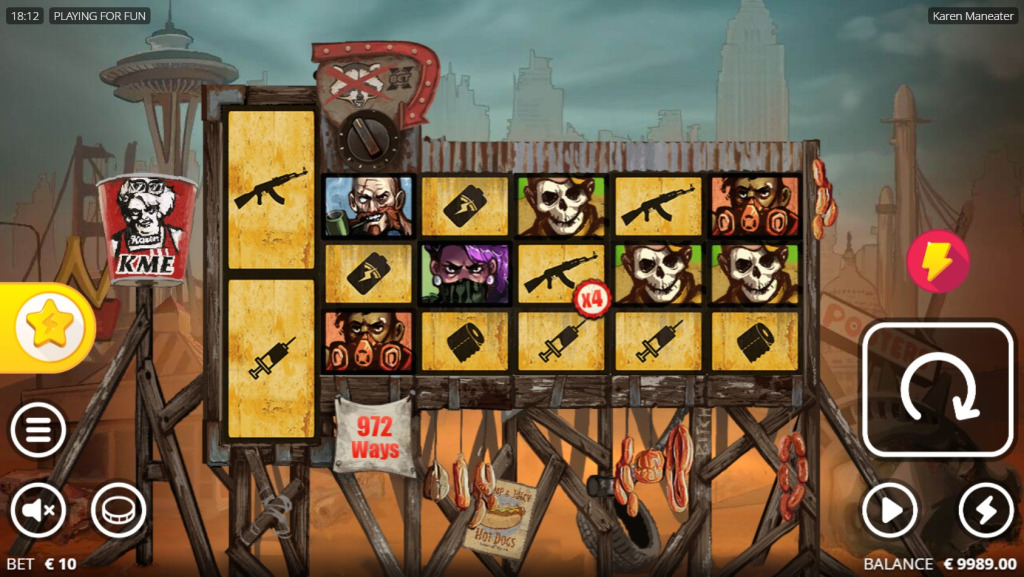The image size is (1024, 577).
Task: Open the yellow star bonus buy tab
Action: coord(48,328)
